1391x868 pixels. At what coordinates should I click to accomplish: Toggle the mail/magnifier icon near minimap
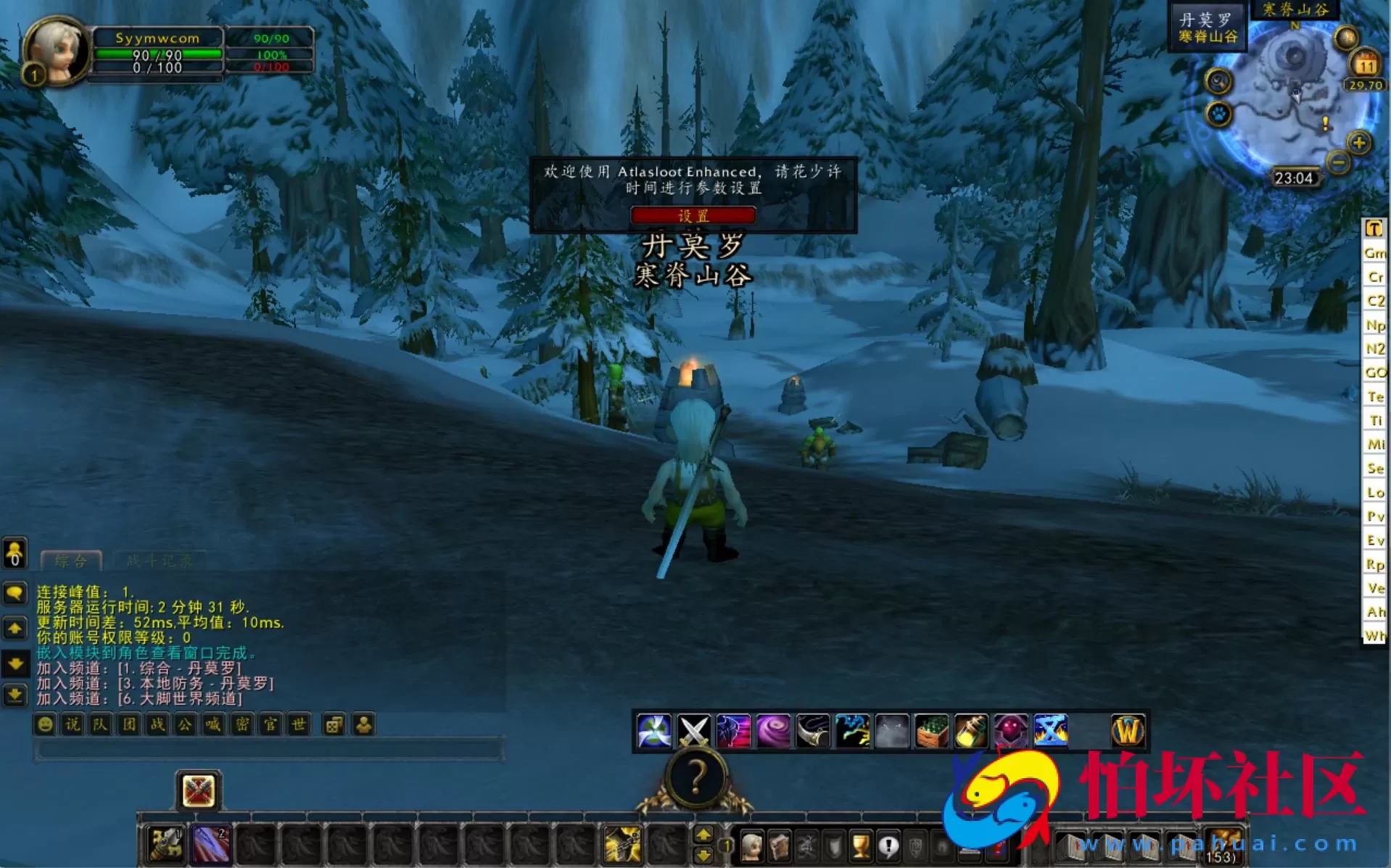click(1215, 81)
